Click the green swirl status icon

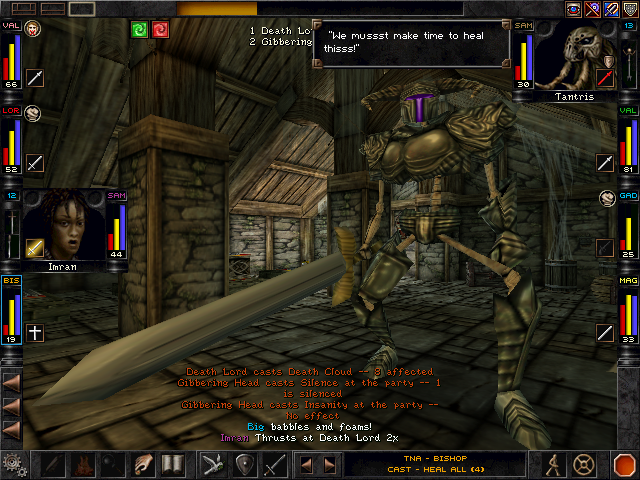(140, 29)
